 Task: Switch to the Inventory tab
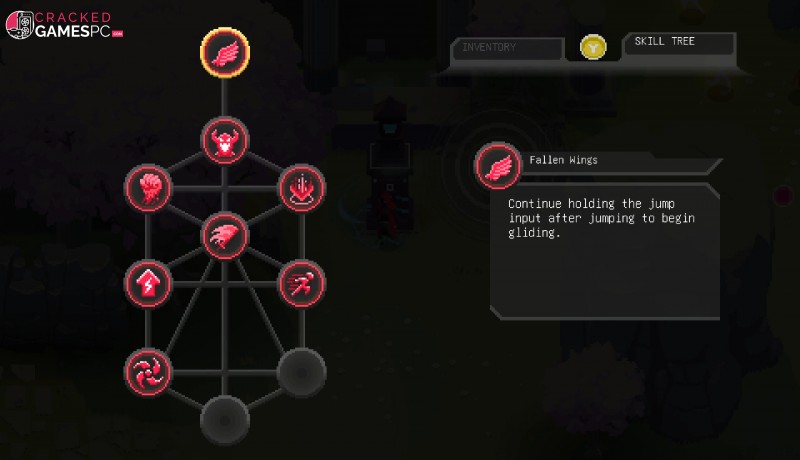(x=507, y=47)
